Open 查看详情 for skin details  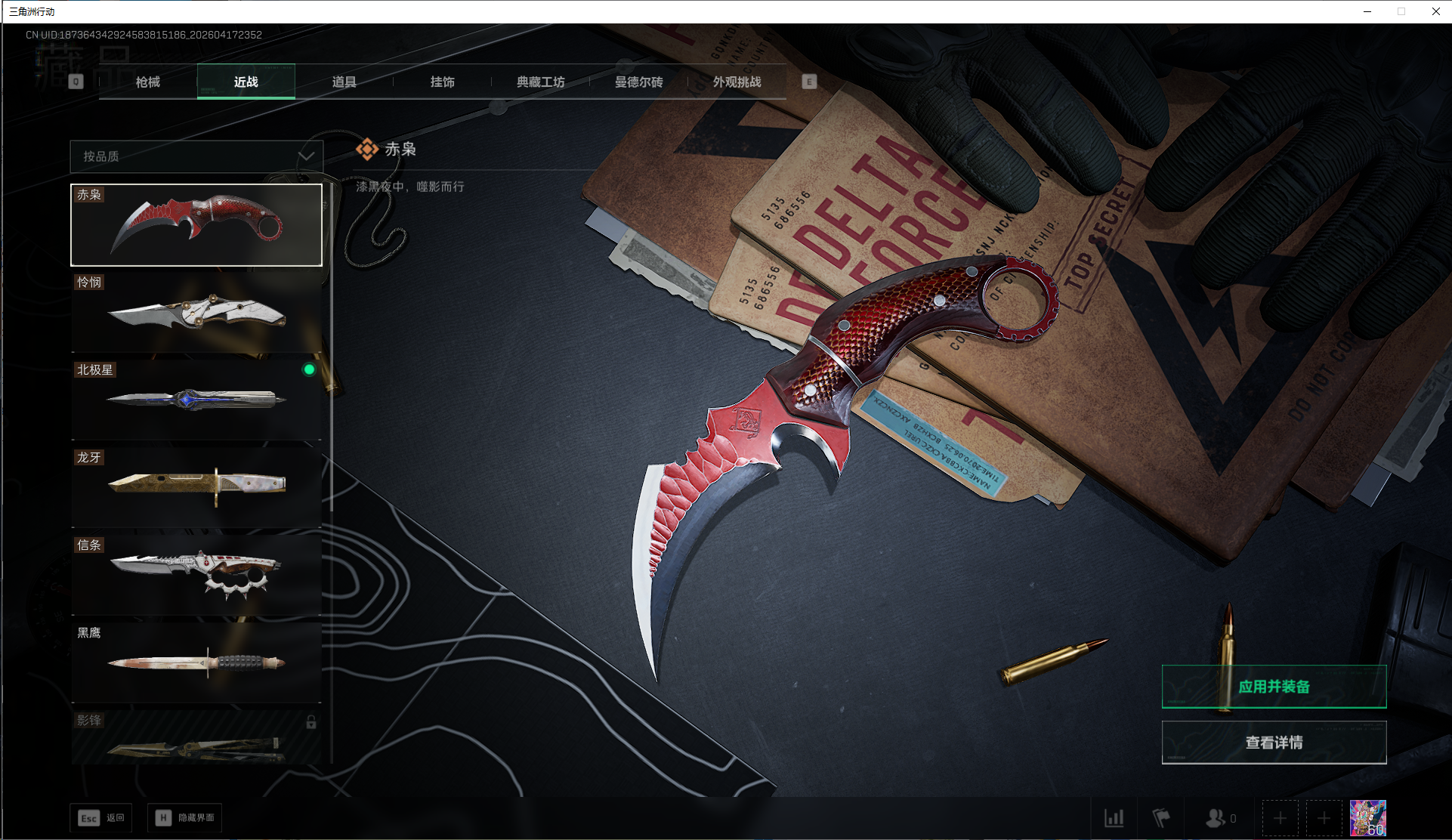tap(1274, 743)
